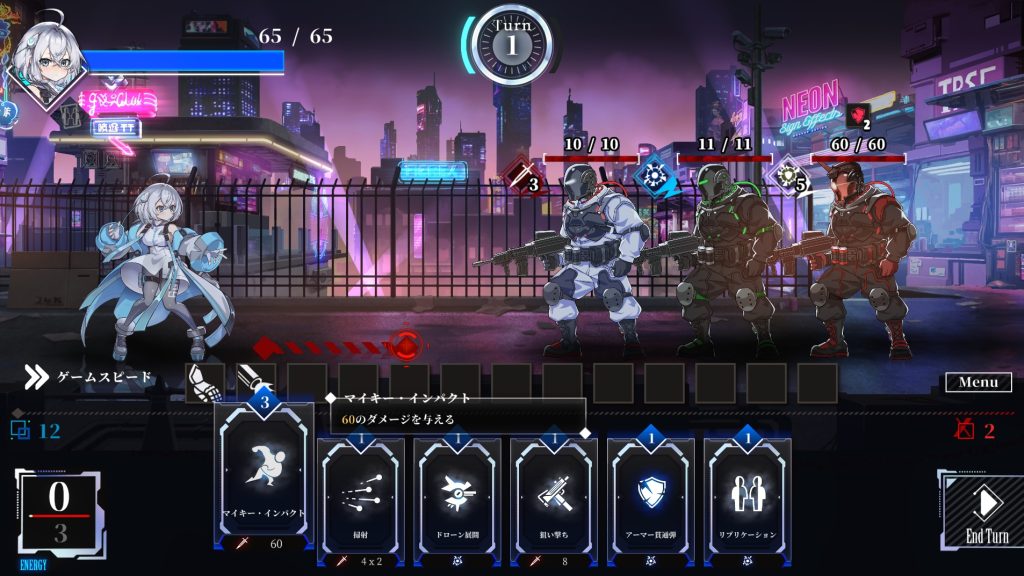Inspect the red soldier's gear intent icon
Viewport: 1024px width, 576px height.
coord(789,175)
